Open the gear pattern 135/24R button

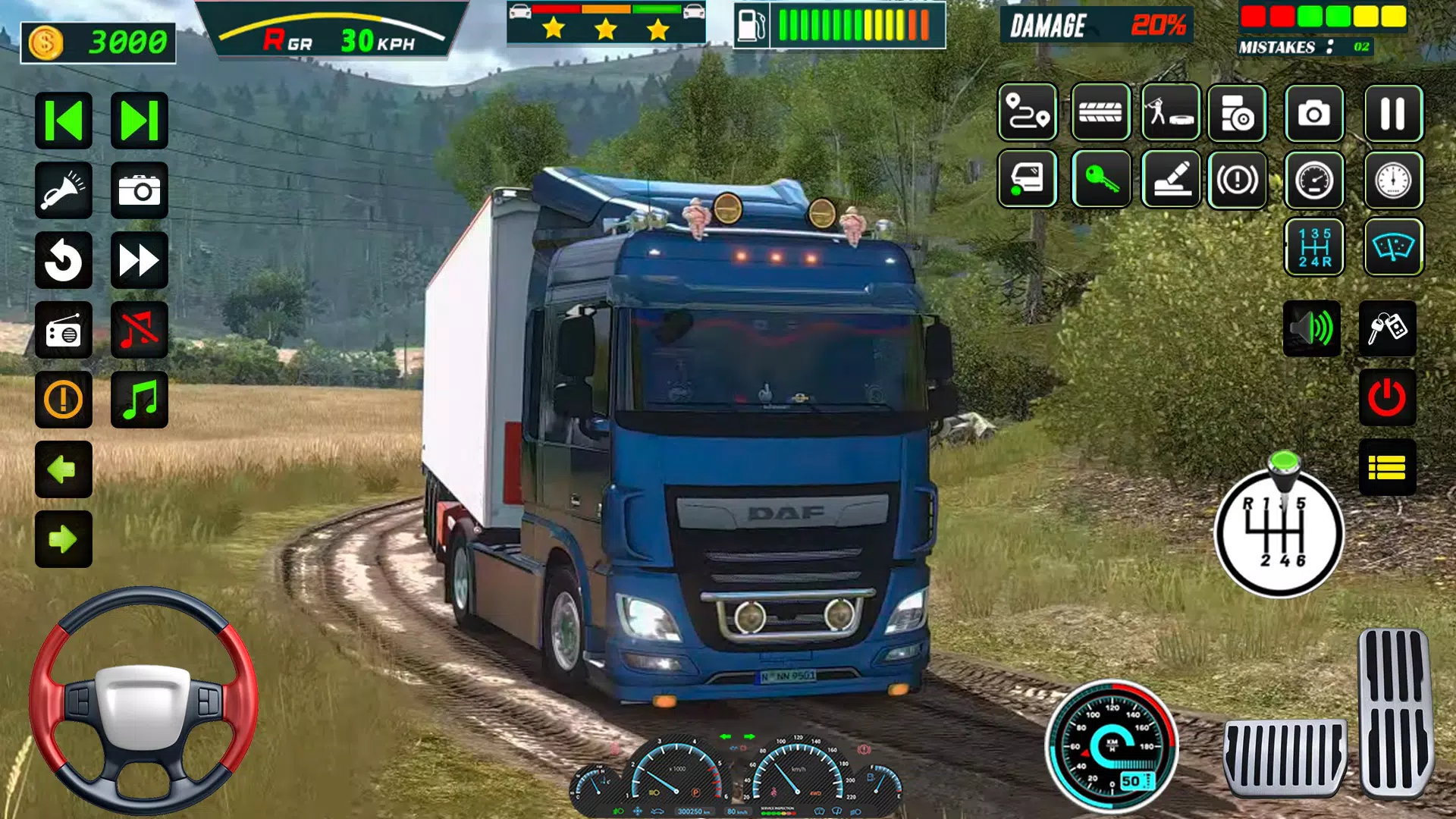[x=1313, y=247]
